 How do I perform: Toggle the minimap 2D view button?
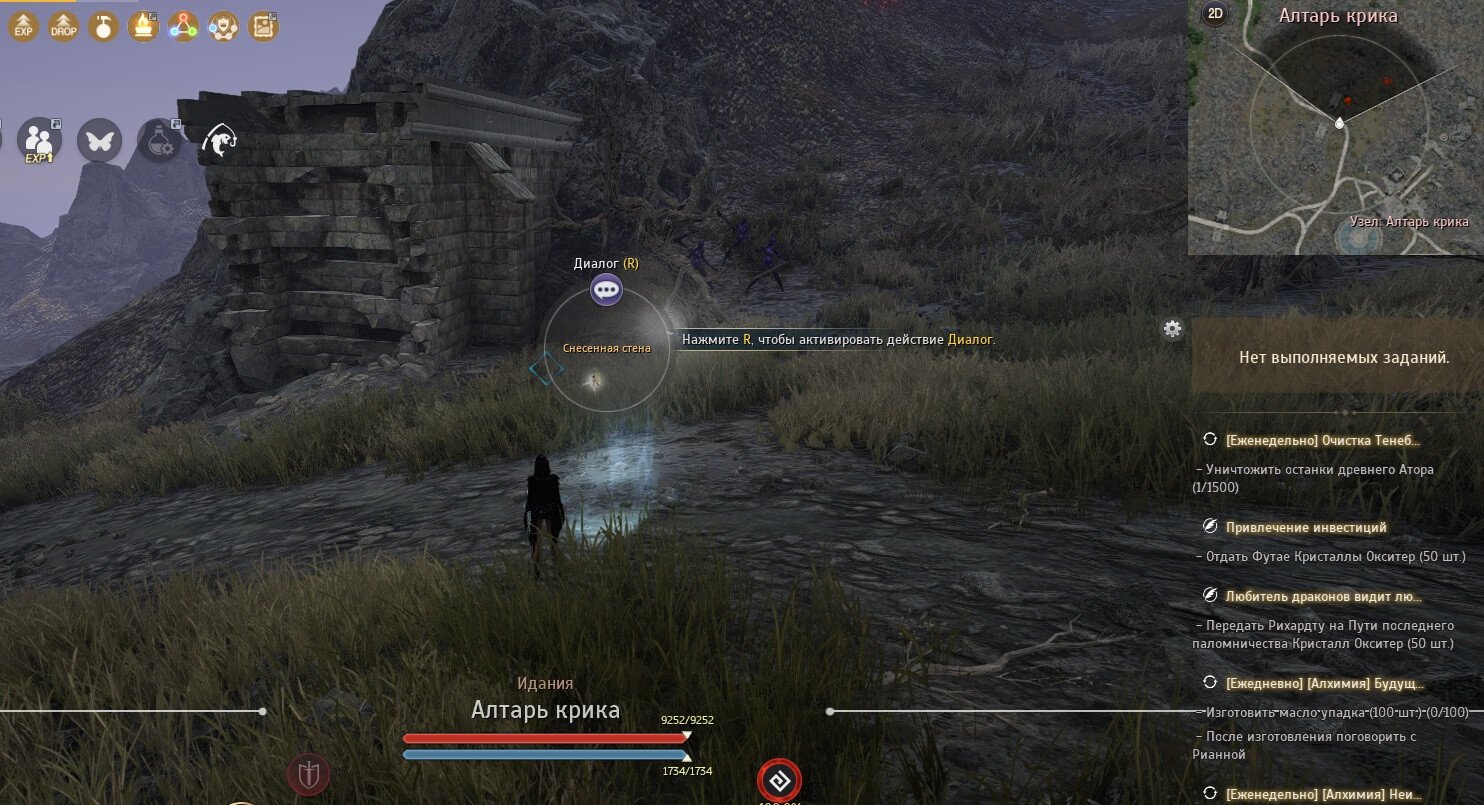(x=1216, y=13)
